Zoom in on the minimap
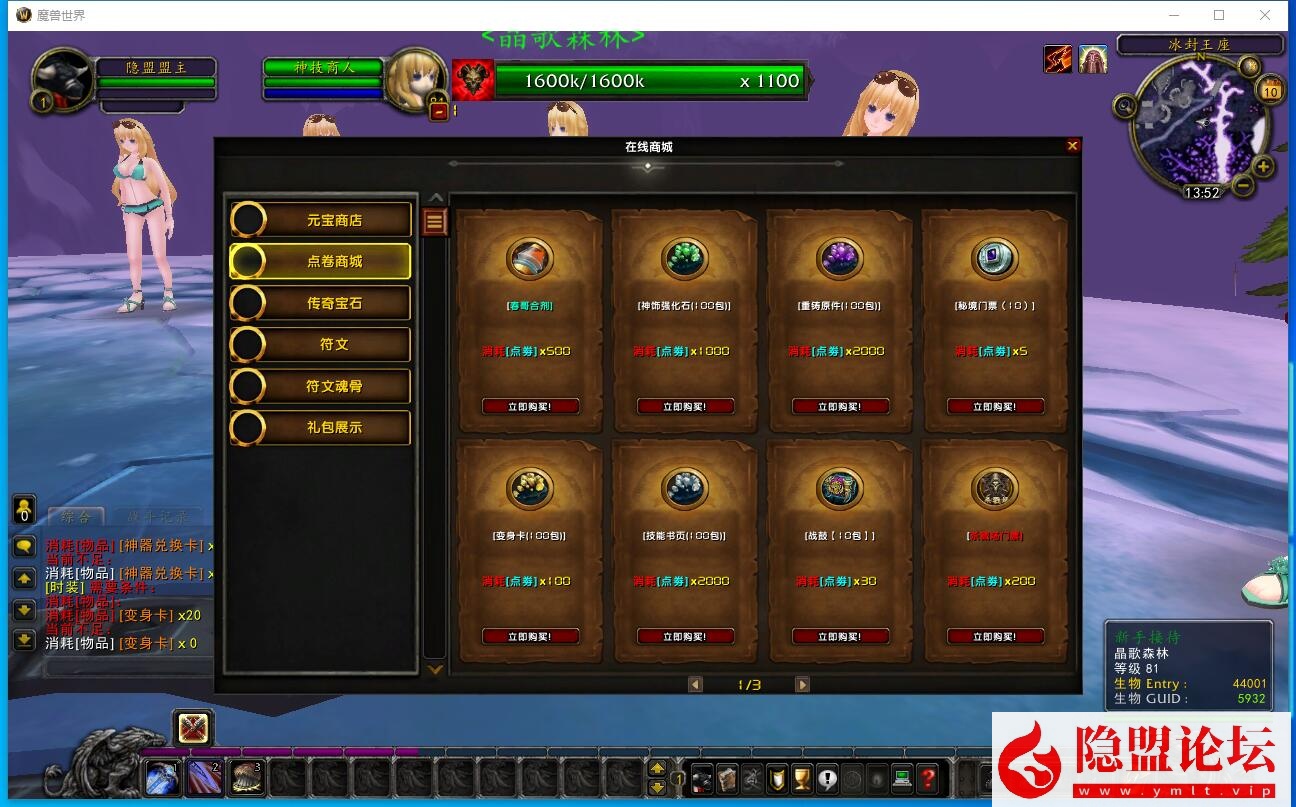The image size is (1296, 807). pos(1263,167)
